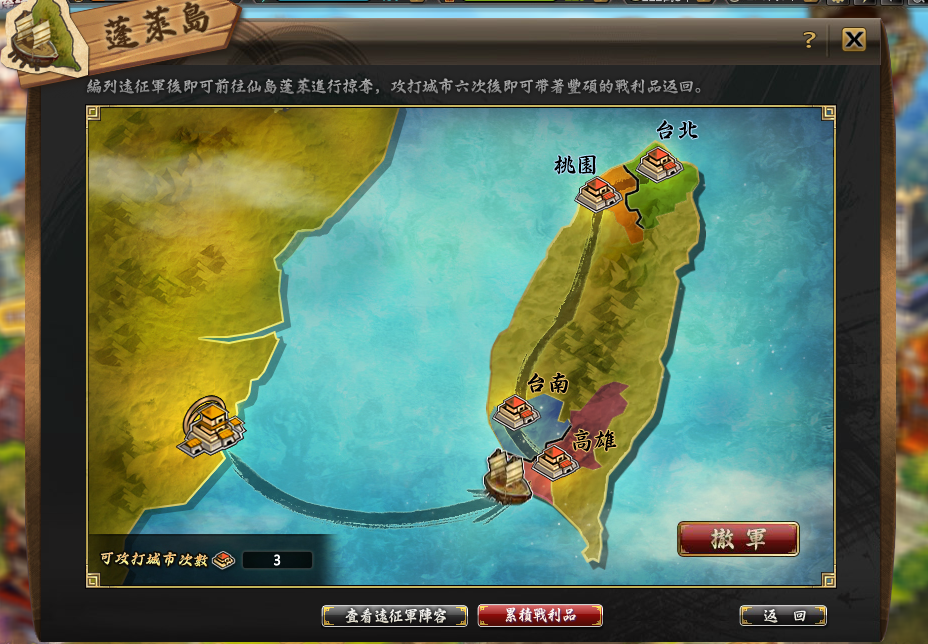Viewport: 928px width, 644px height.
Task: Click the 撤軍 retreat button
Action: 738,538
